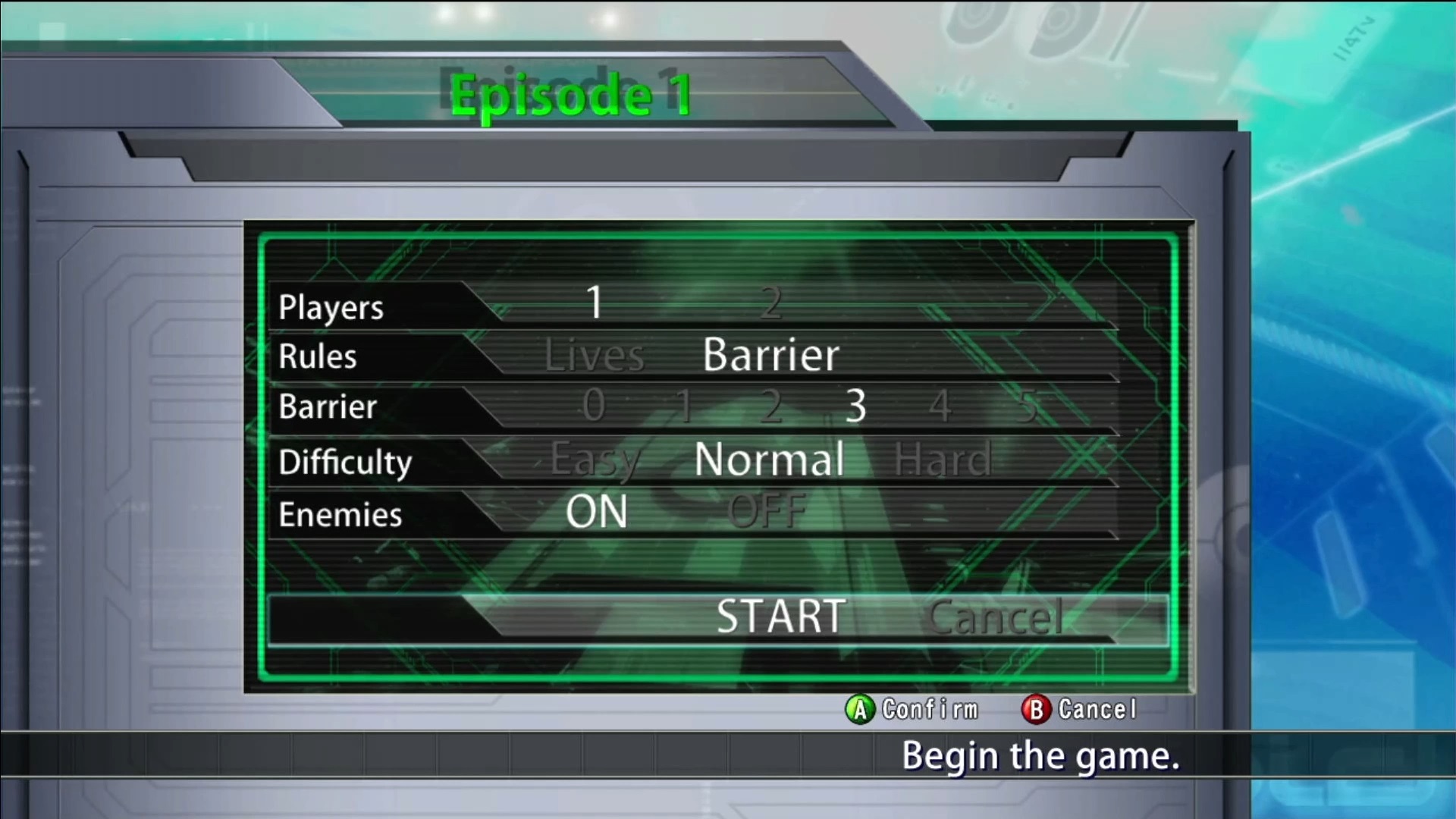Select Barrier as the Rules option
Image resolution: width=1456 pixels, height=819 pixels.
pos(770,355)
